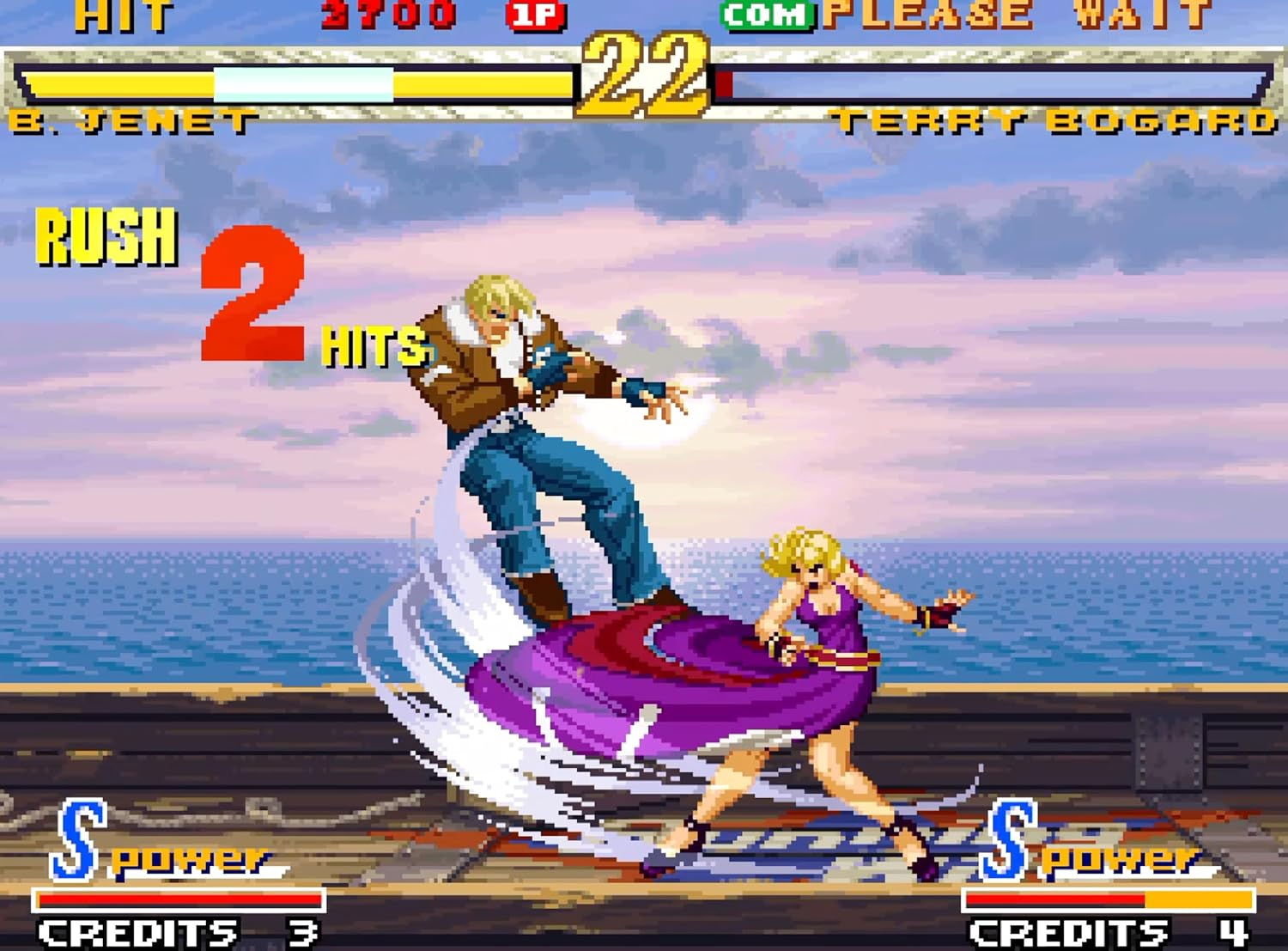
Task: Toggle B. Jenet's health bar
Action: 301,82
